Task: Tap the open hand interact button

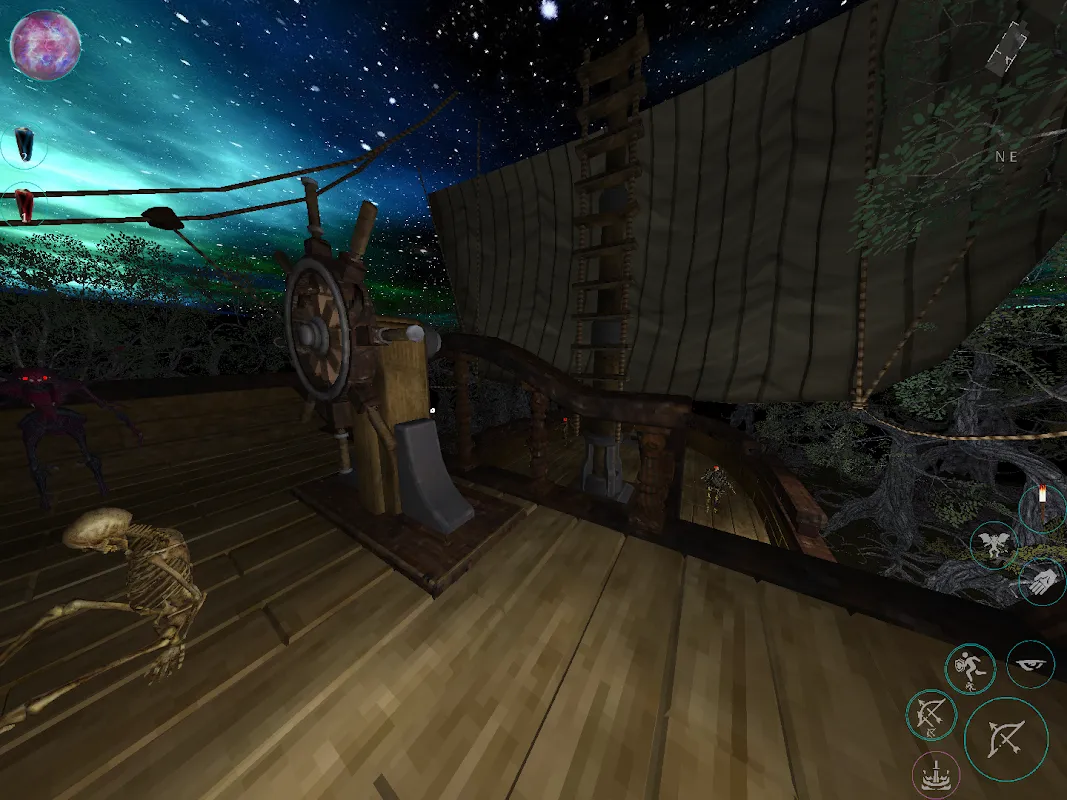Action: [1042, 581]
